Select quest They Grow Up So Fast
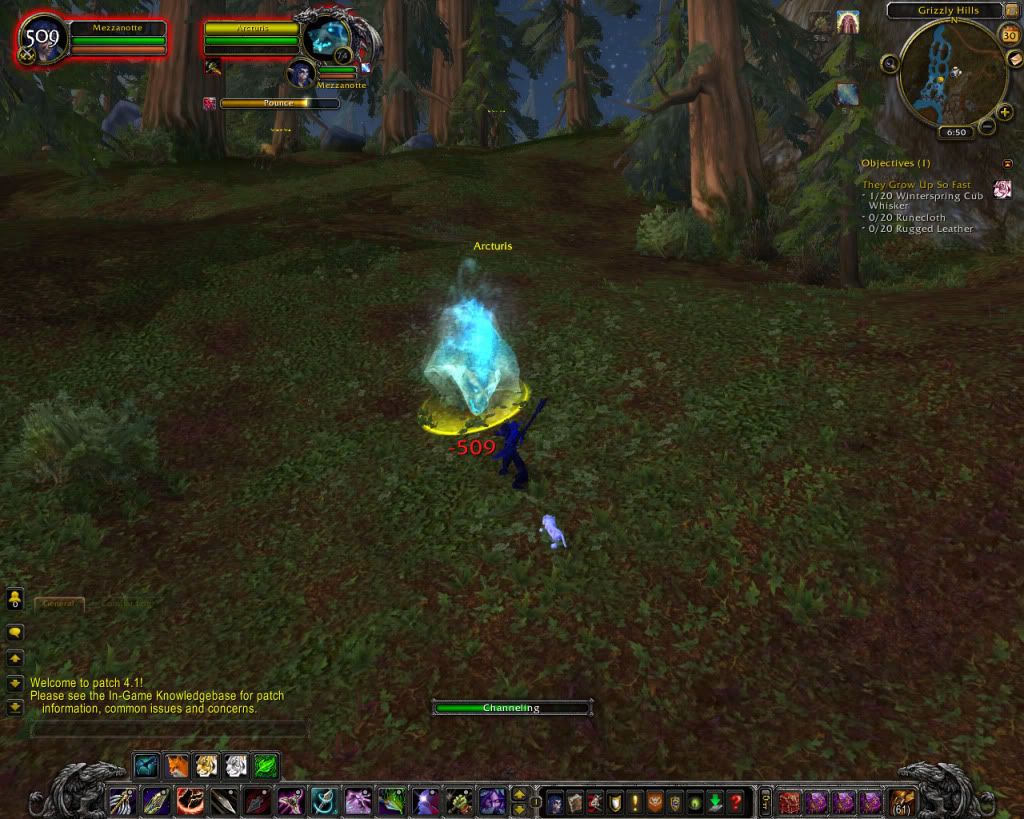1024x819 pixels. coord(916,185)
